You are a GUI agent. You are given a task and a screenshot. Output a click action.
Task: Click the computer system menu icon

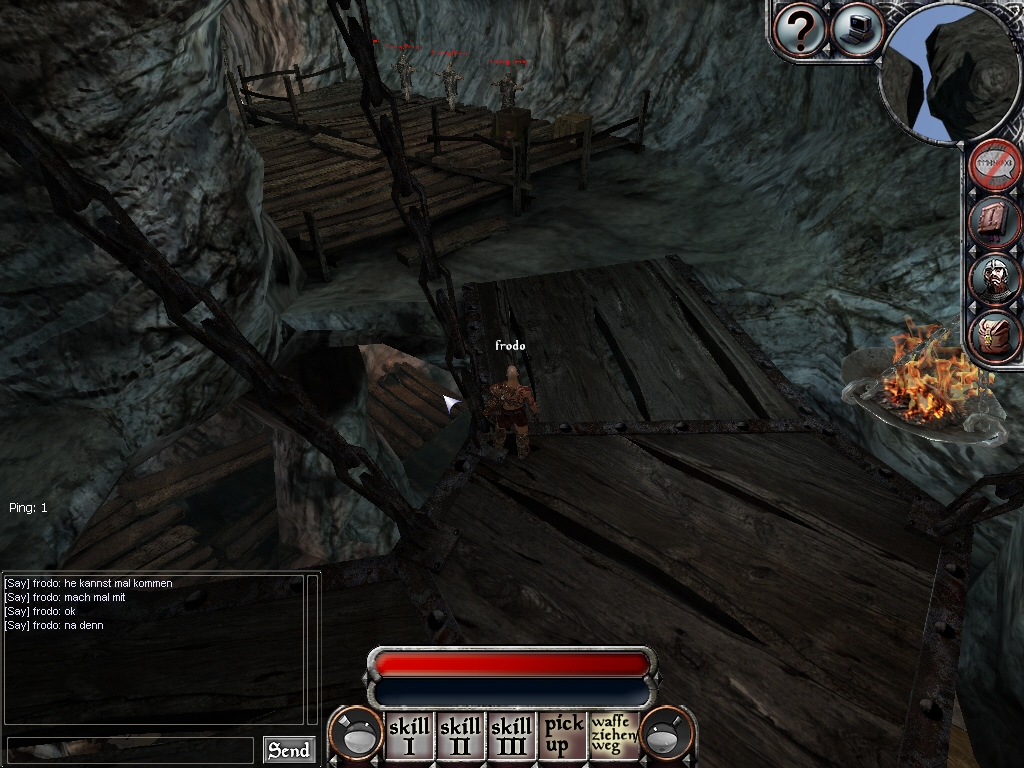856,29
